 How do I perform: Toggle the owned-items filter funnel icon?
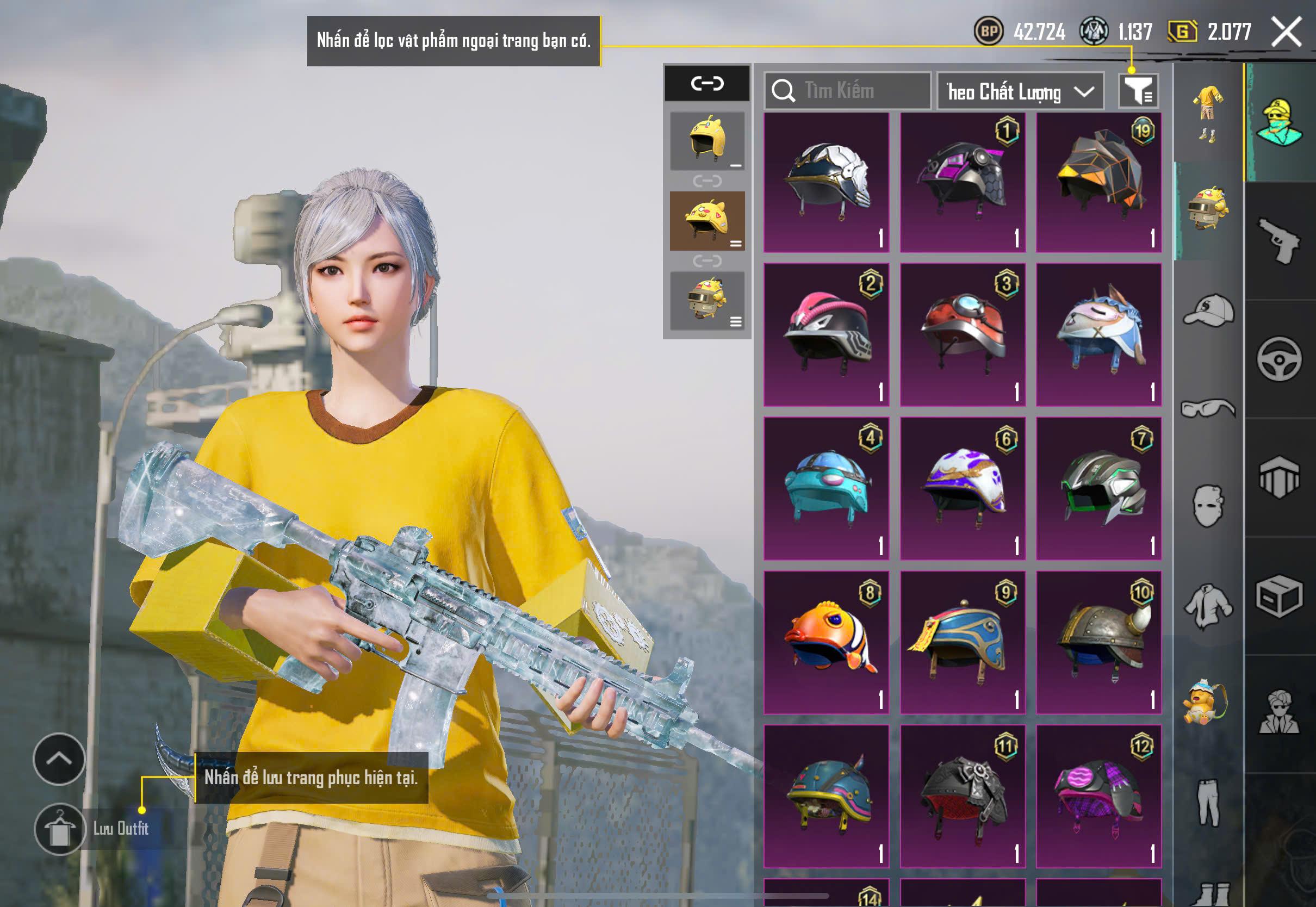pos(1138,91)
